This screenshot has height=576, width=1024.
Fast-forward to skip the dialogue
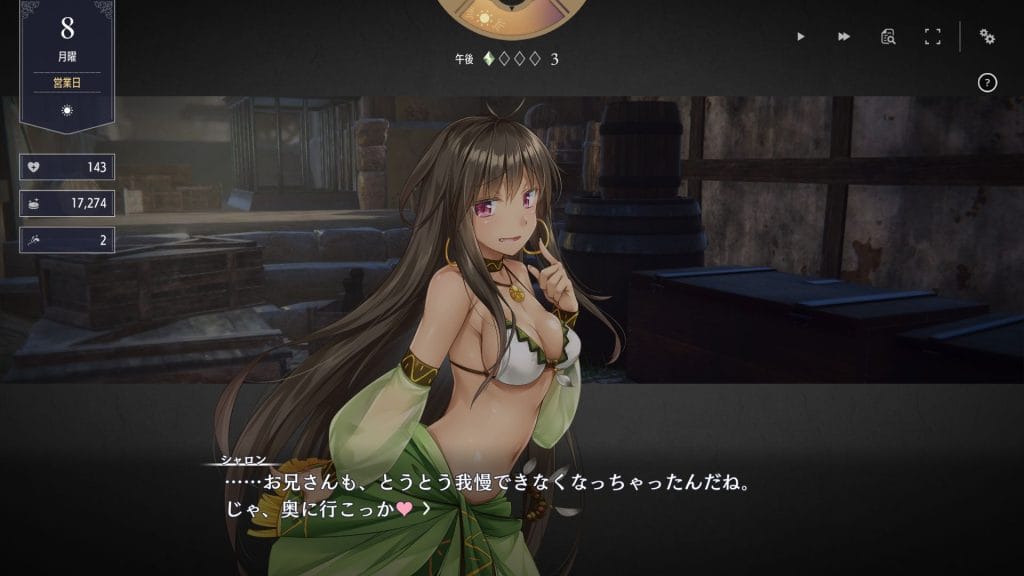(844, 37)
